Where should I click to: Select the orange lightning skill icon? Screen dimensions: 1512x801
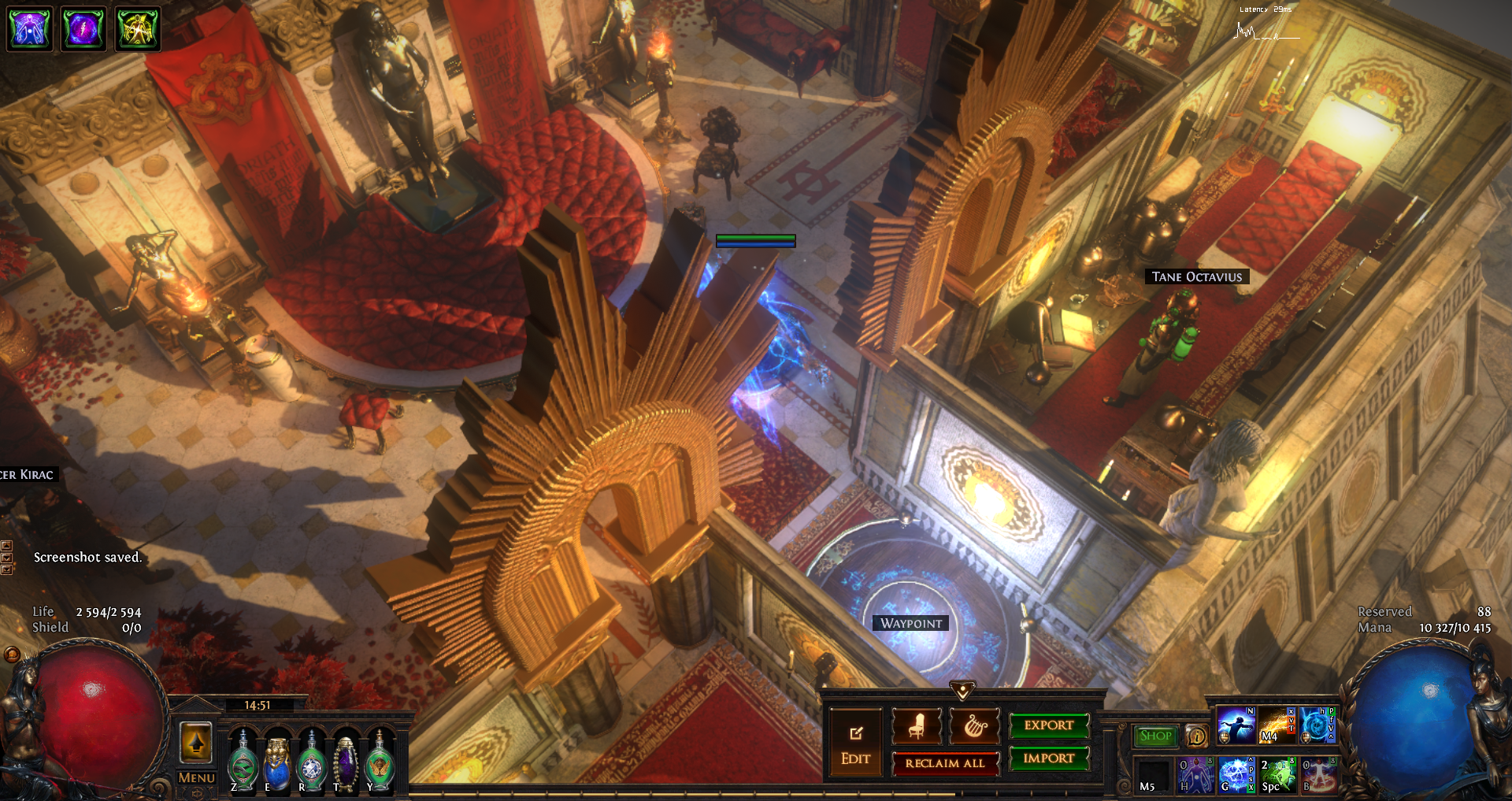(x=1277, y=725)
